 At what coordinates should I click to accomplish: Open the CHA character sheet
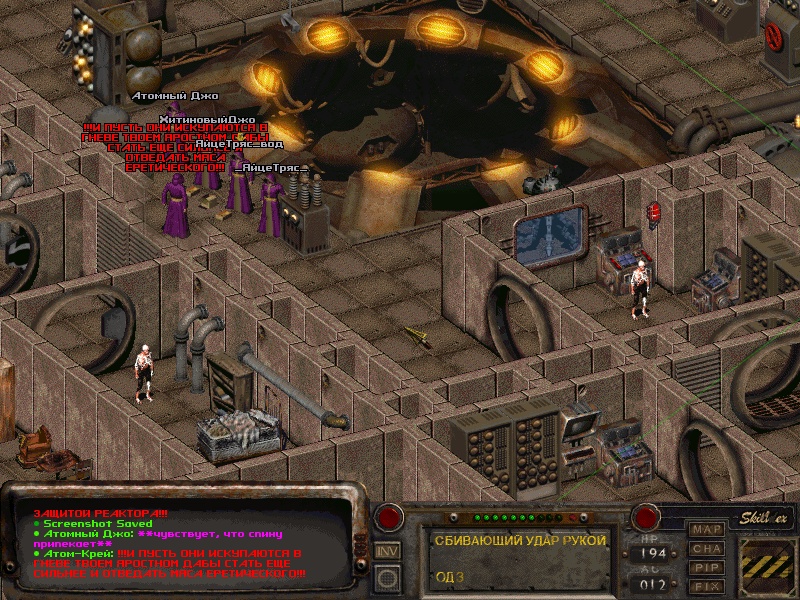pyautogui.click(x=708, y=548)
